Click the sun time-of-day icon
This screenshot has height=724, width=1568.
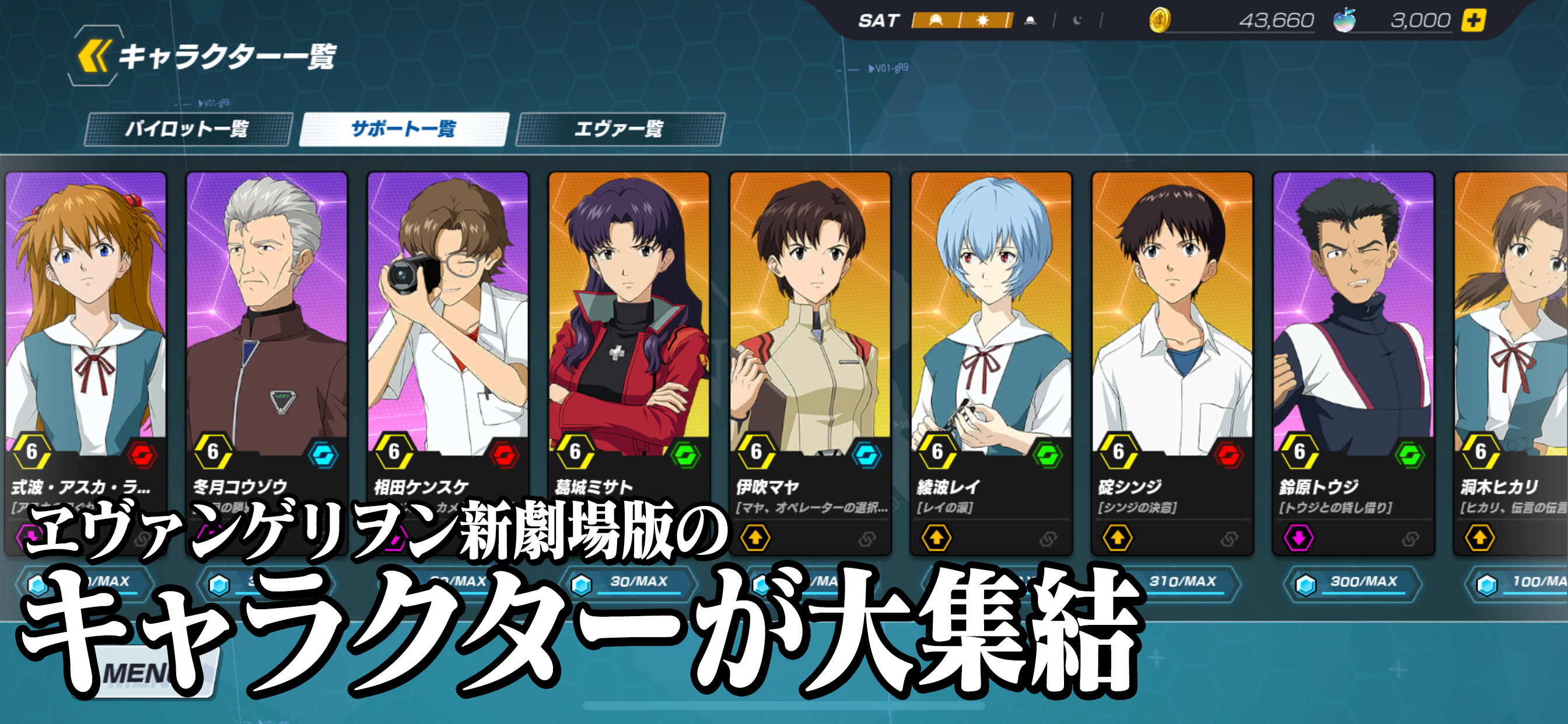point(984,19)
